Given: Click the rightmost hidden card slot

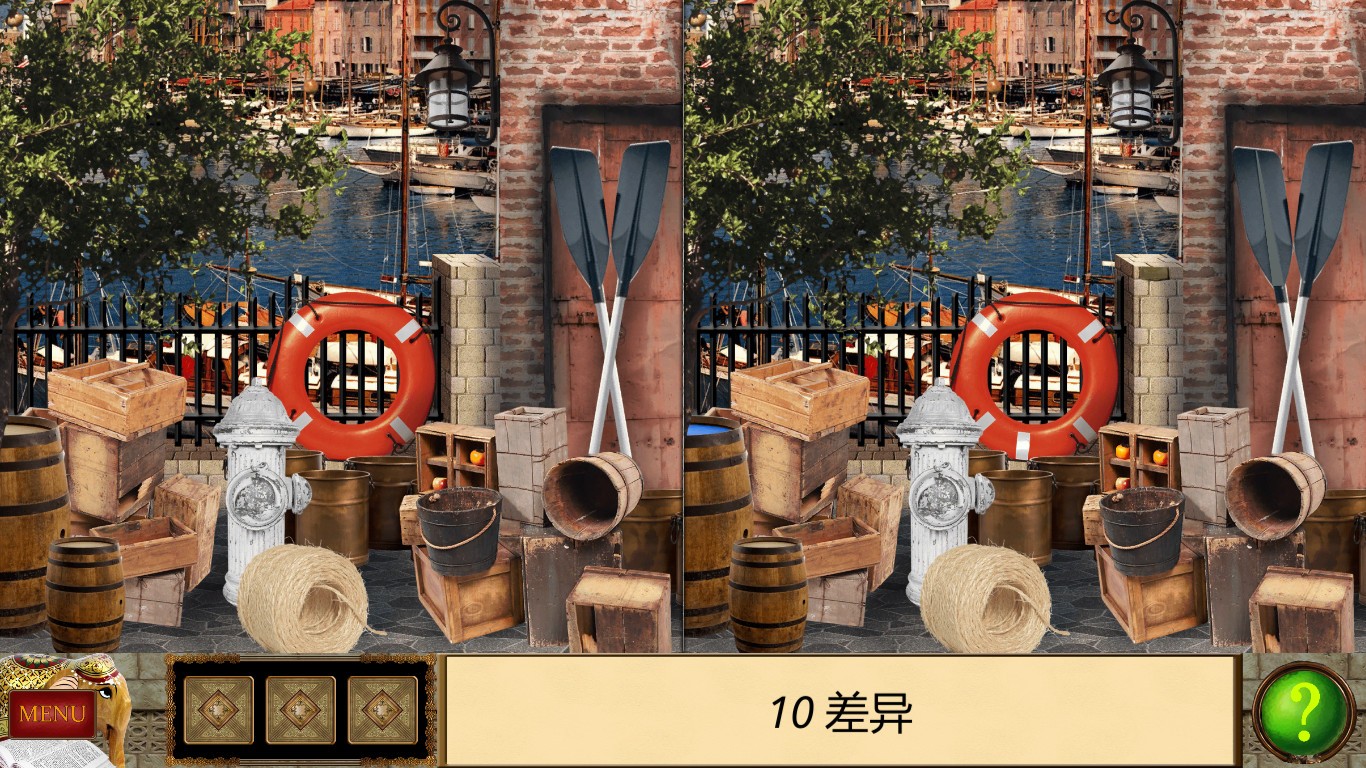Looking at the screenshot, I should click(x=380, y=712).
